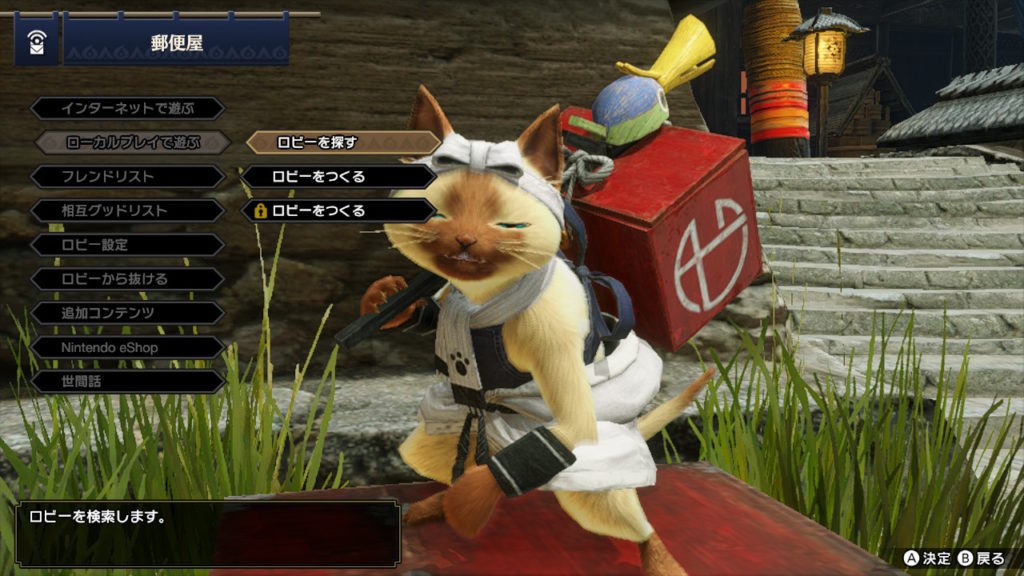
Task: Choose ロビーをつくる without the lock icon
Action: click(x=339, y=177)
